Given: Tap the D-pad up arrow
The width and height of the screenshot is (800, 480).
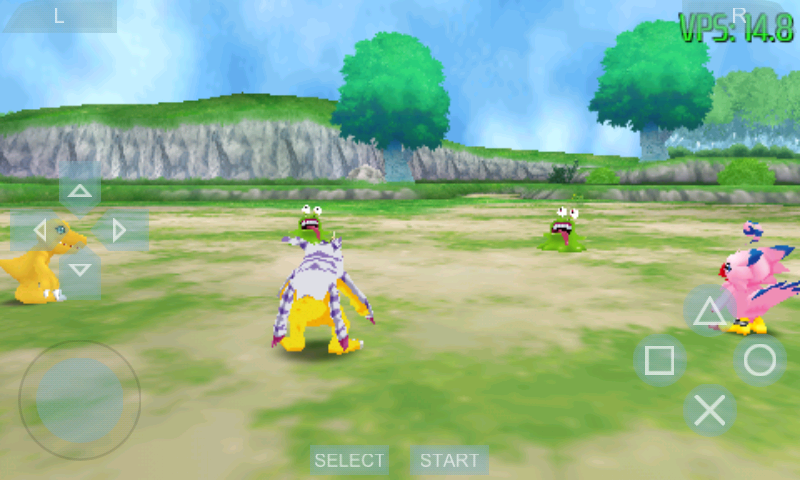Looking at the screenshot, I should [80, 190].
